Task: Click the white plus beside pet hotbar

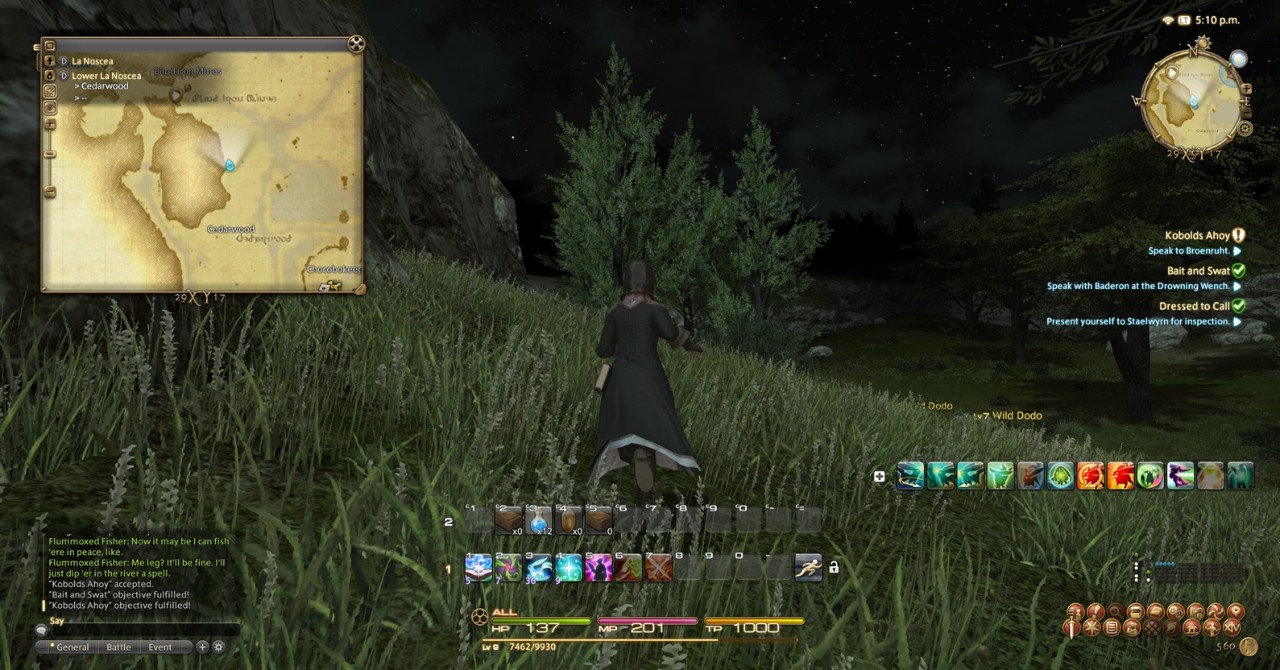Action: pyautogui.click(x=879, y=476)
